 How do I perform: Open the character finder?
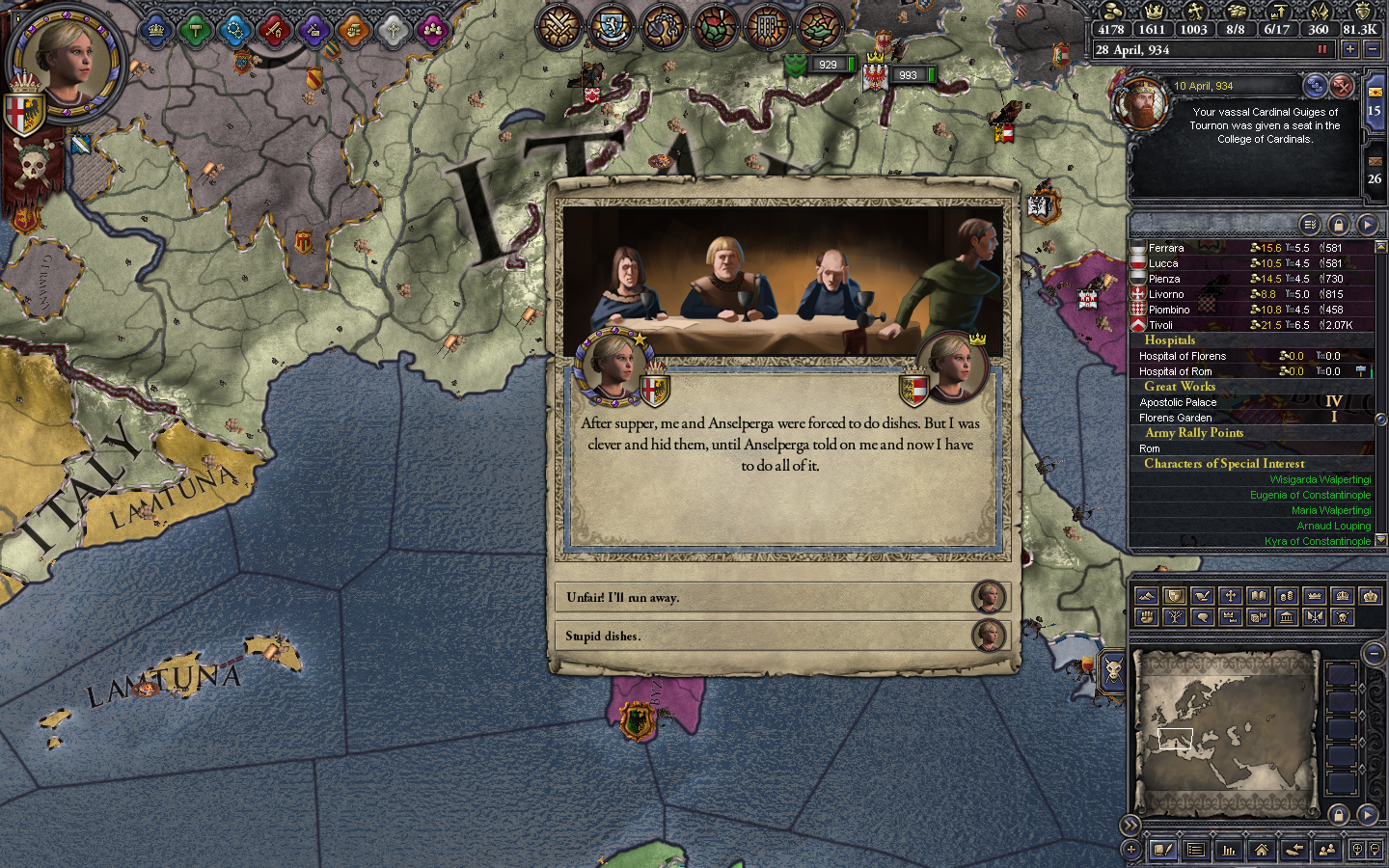(1327, 851)
